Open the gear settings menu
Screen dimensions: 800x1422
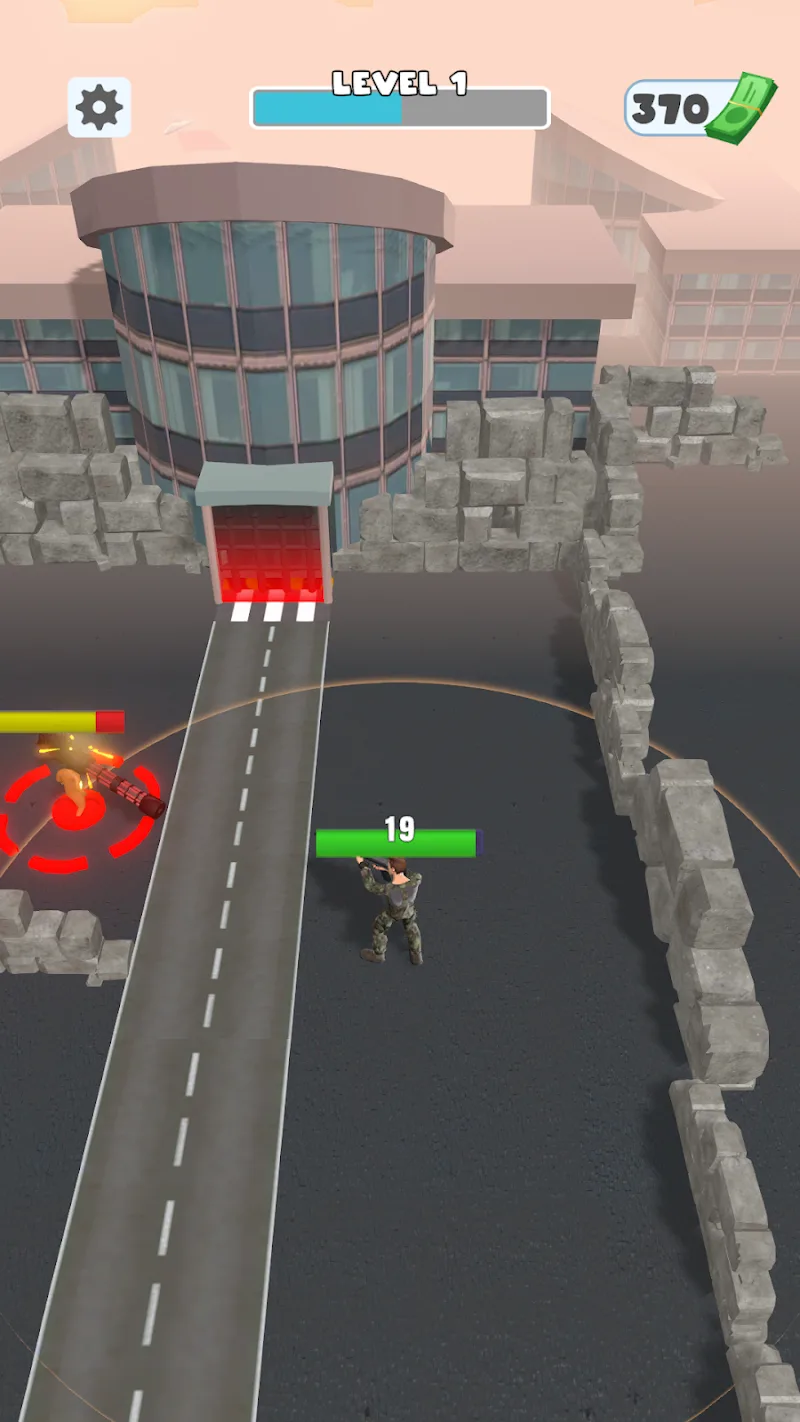99,107
